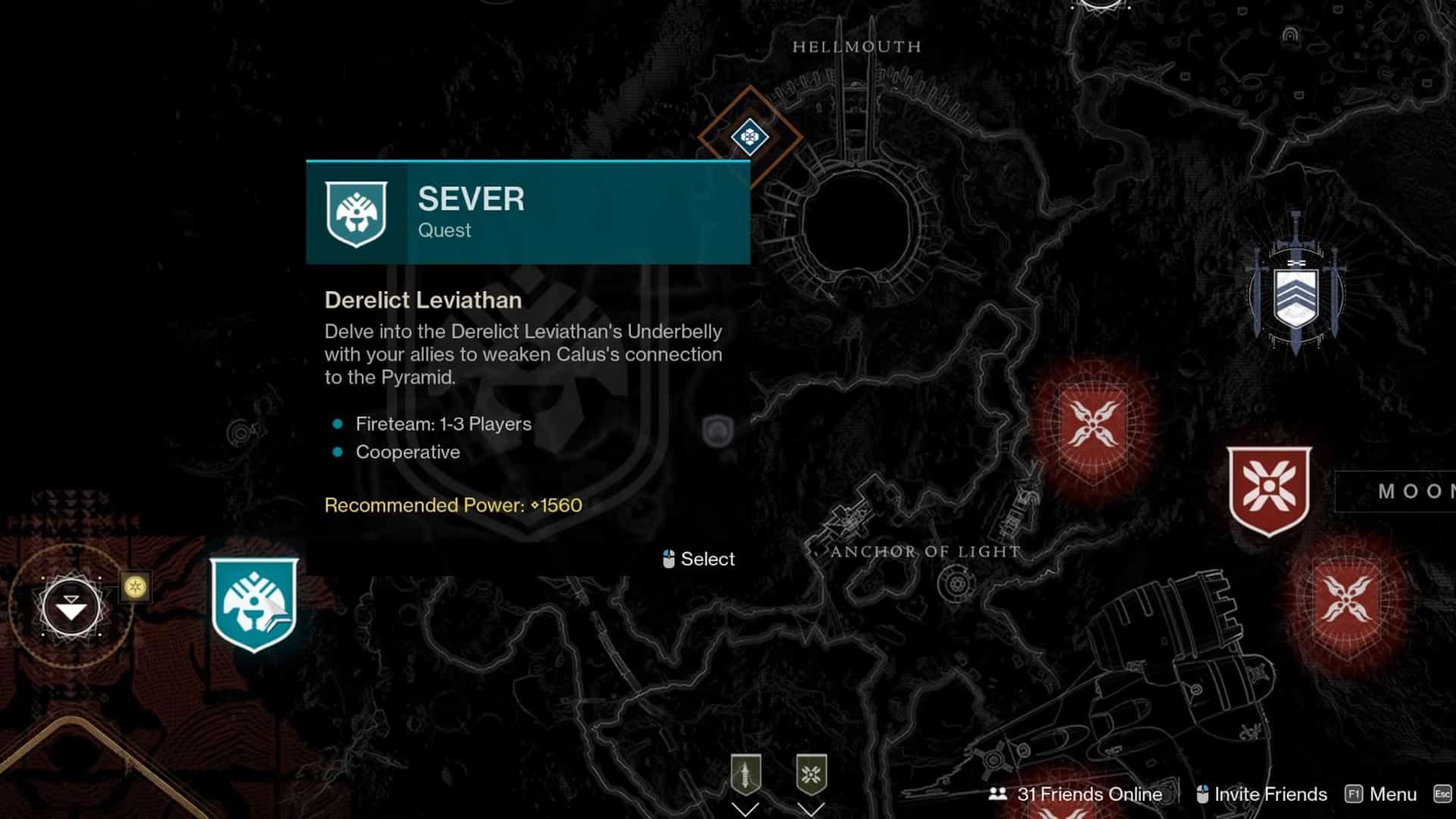Click the friends silhouette icon in status bar
The width and height of the screenshot is (1456, 819).
(996, 795)
